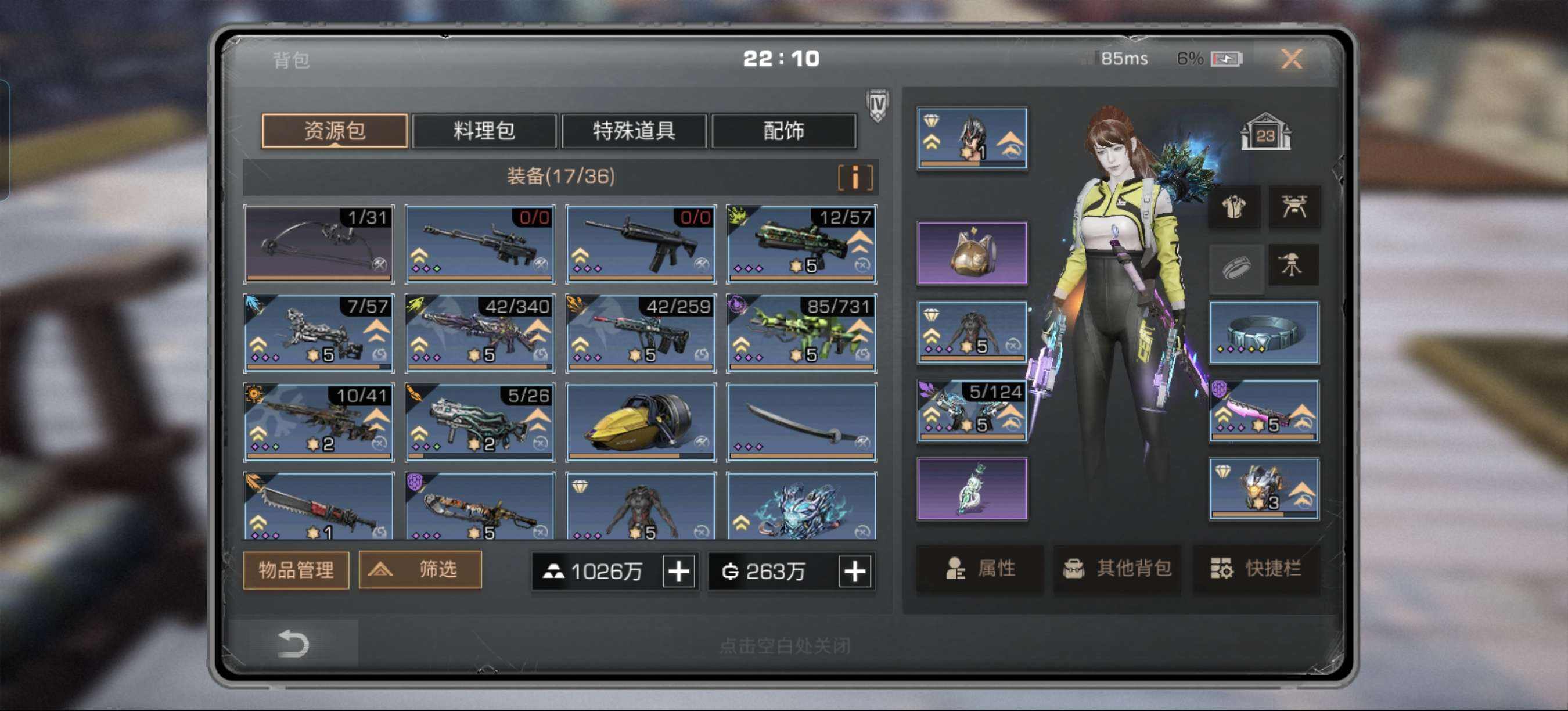This screenshot has width=1568, height=711.
Task: Select the equipped cat helmet slot
Action: (x=972, y=253)
